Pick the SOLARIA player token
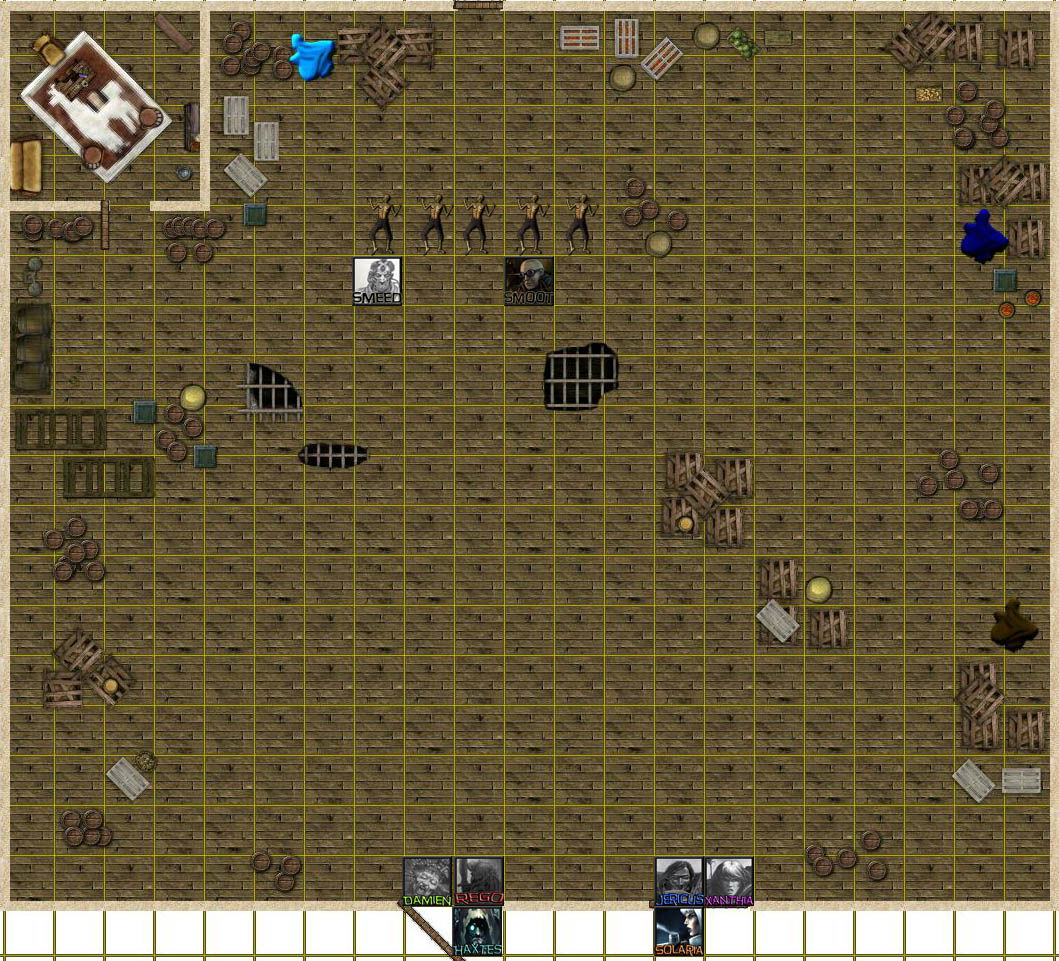Viewport: 1059px width, 961px height. (x=679, y=930)
